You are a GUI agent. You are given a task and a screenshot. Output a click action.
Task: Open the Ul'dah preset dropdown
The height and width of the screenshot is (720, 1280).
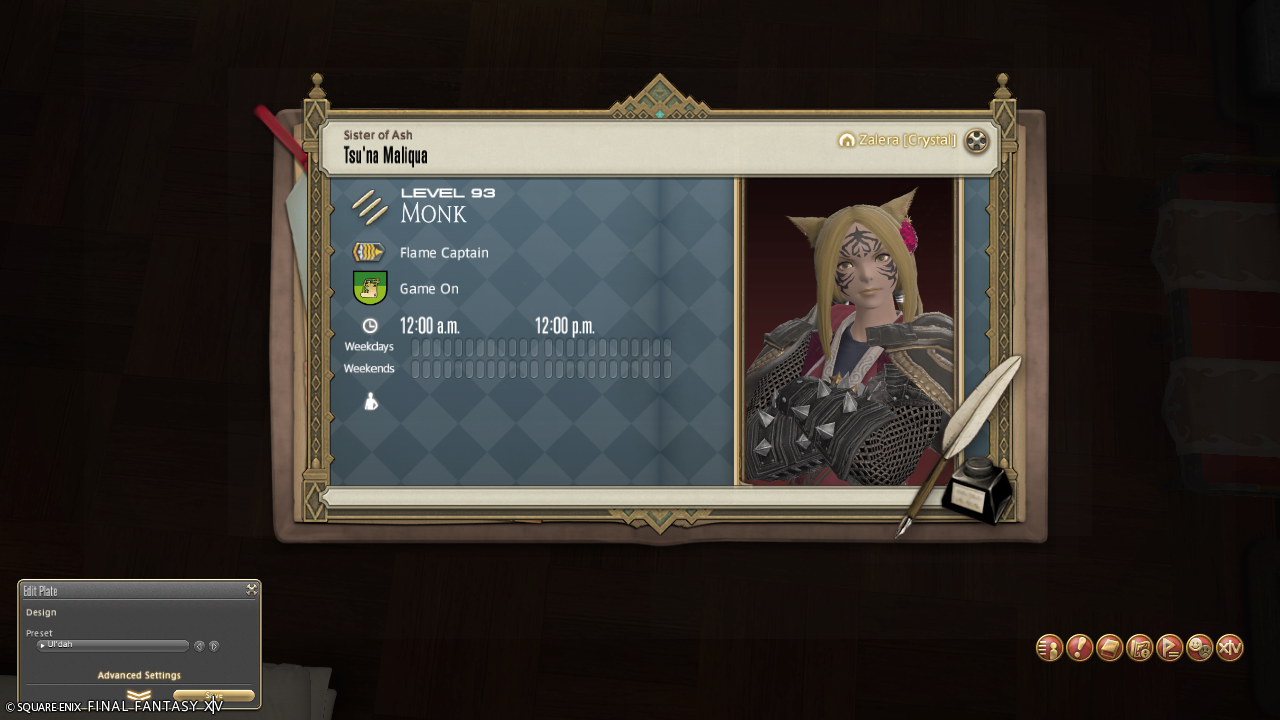pos(112,645)
